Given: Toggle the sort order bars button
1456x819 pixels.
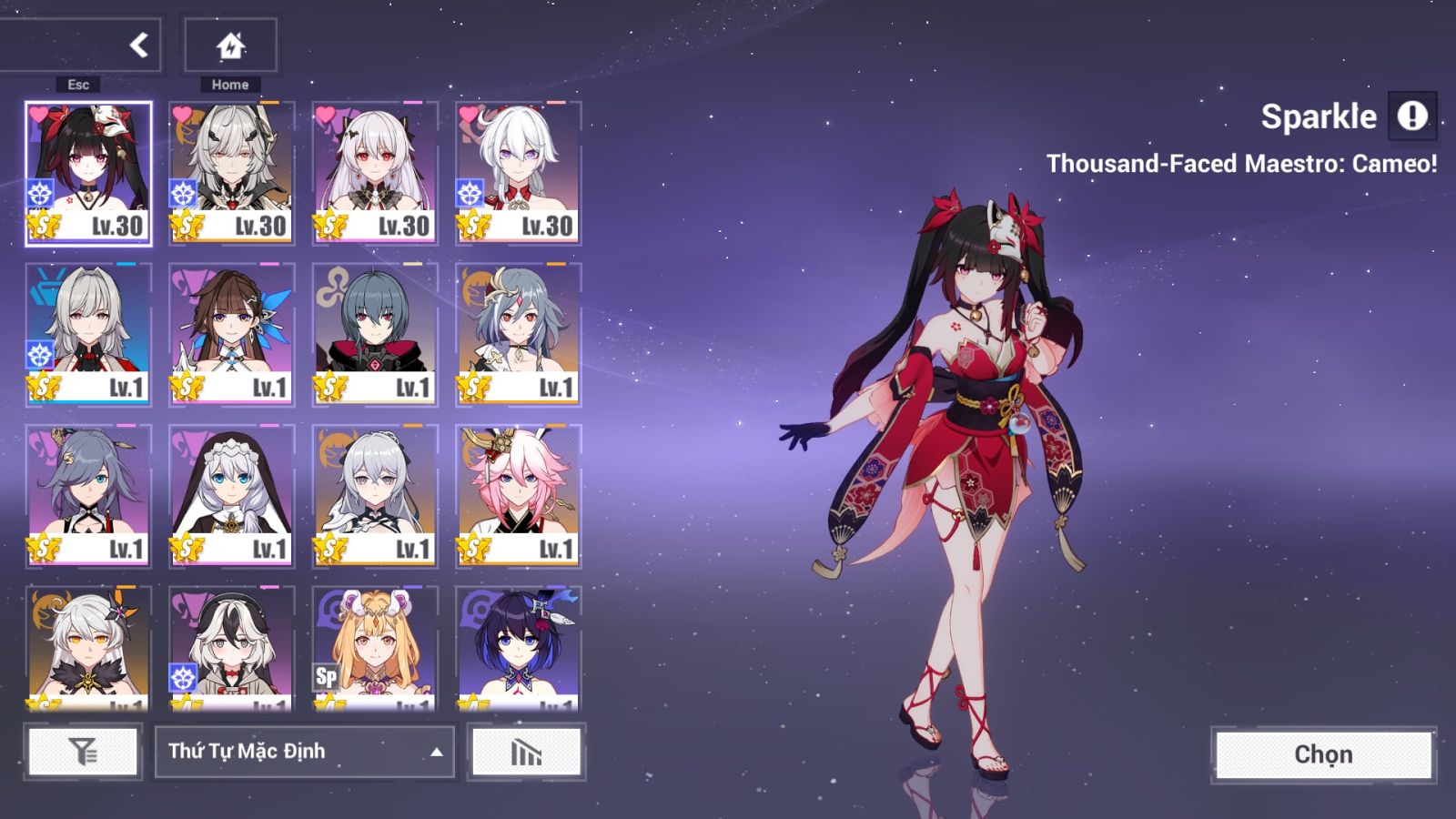Looking at the screenshot, I should click(x=526, y=752).
